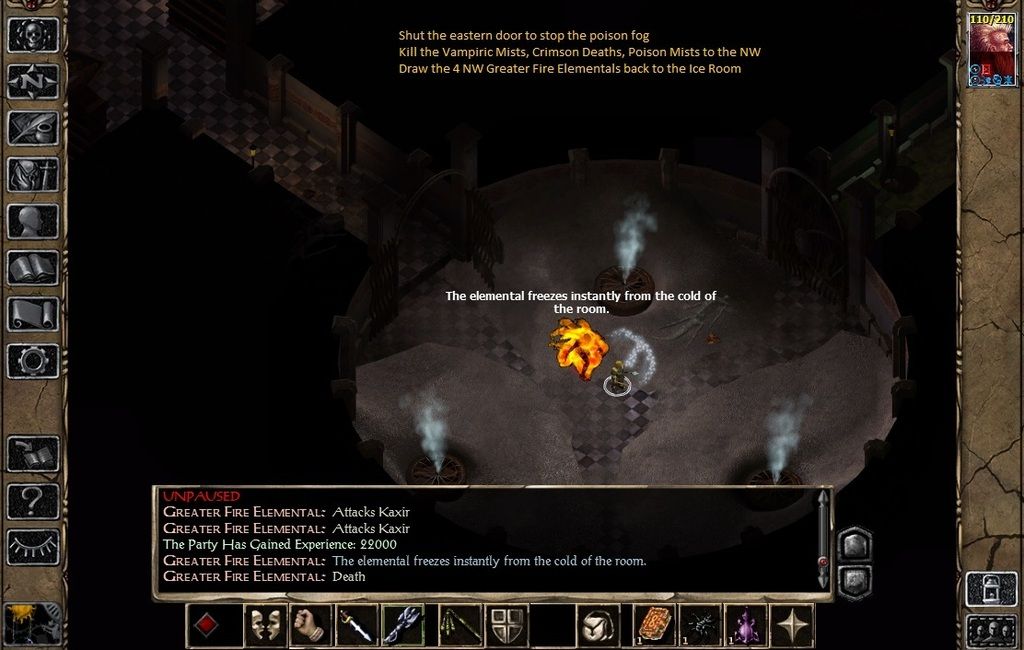Viewport: 1024px width, 650px height.
Task: Select the highlighted halberd weapon slot
Action: click(403, 625)
